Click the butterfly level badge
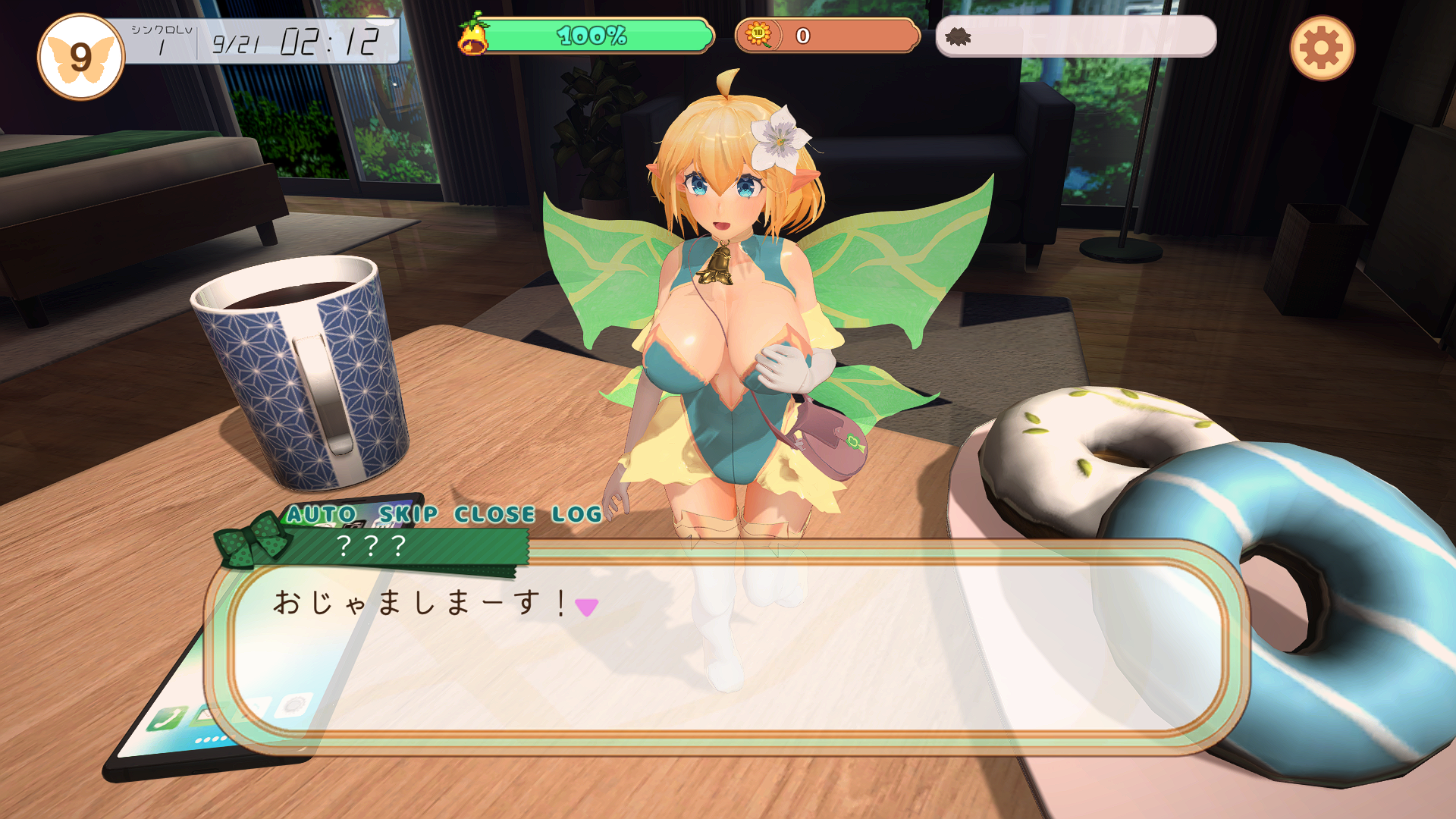 (x=80, y=58)
